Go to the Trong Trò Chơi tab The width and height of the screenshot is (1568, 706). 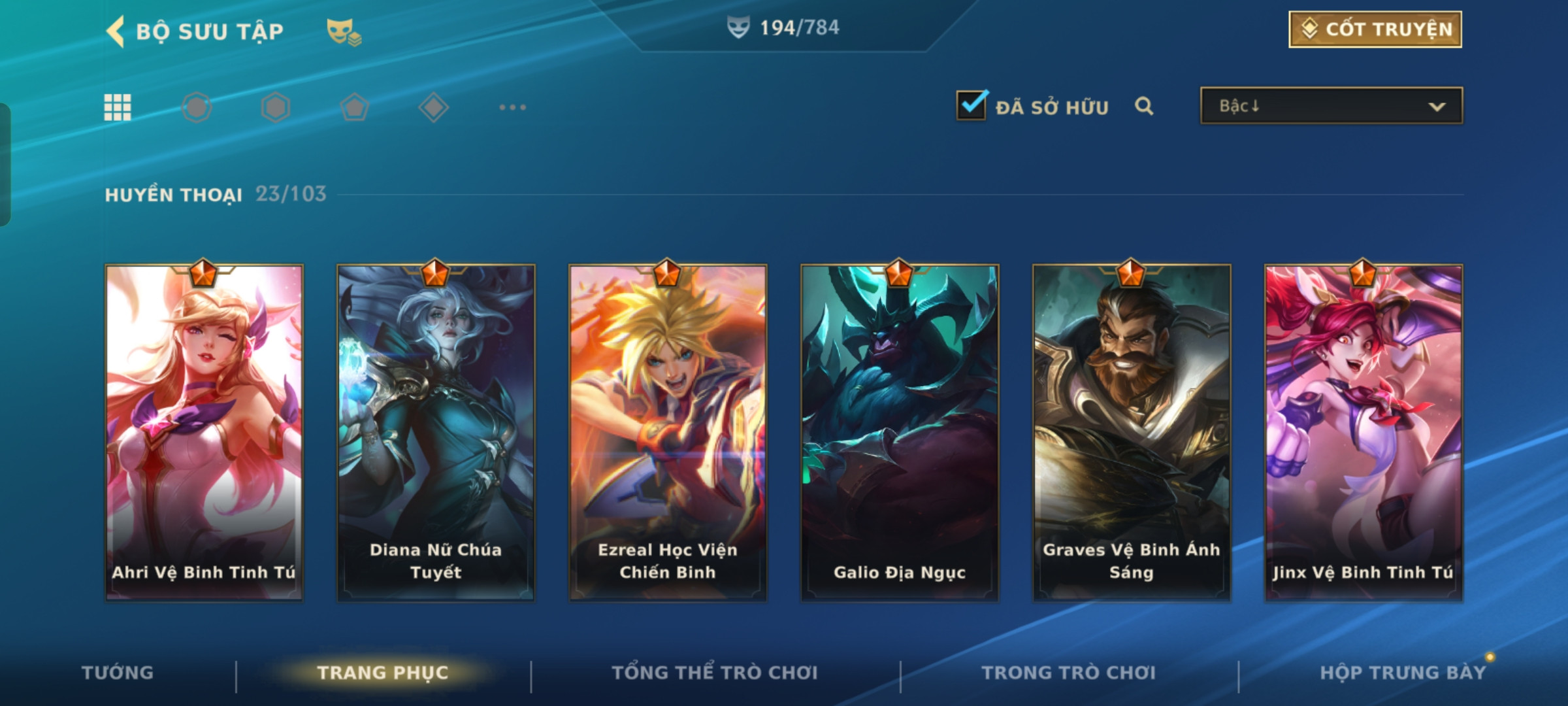click(x=1069, y=673)
